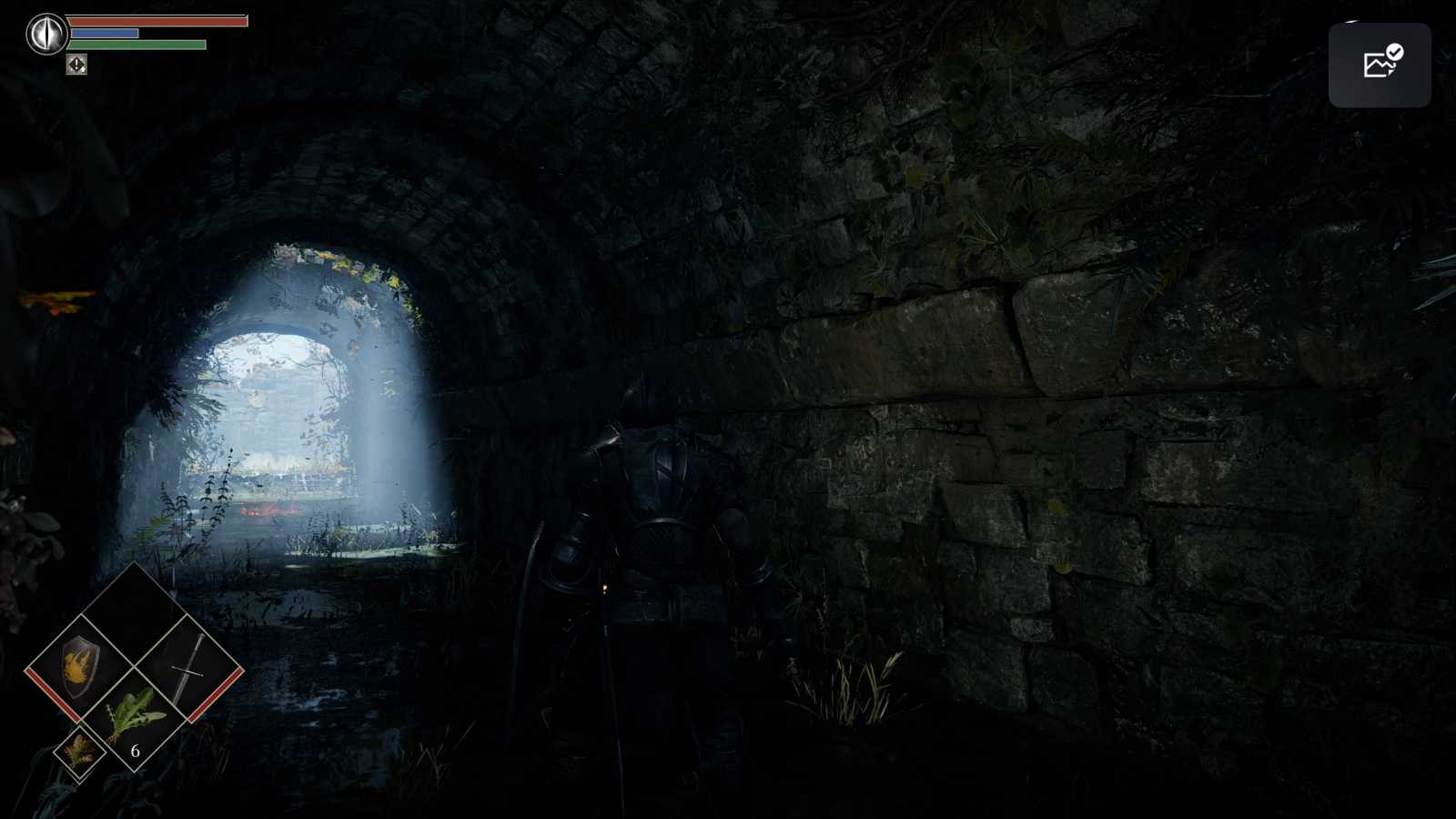Image resolution: width=1456 pixels, height=819 pixels.
Task: Click the blue mana bar
Action: tap(103, 34)
